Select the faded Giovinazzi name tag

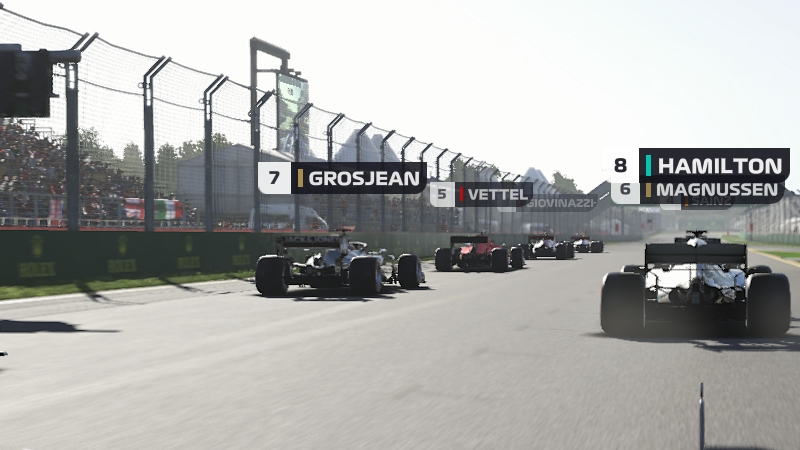click(x=562, y=202)
